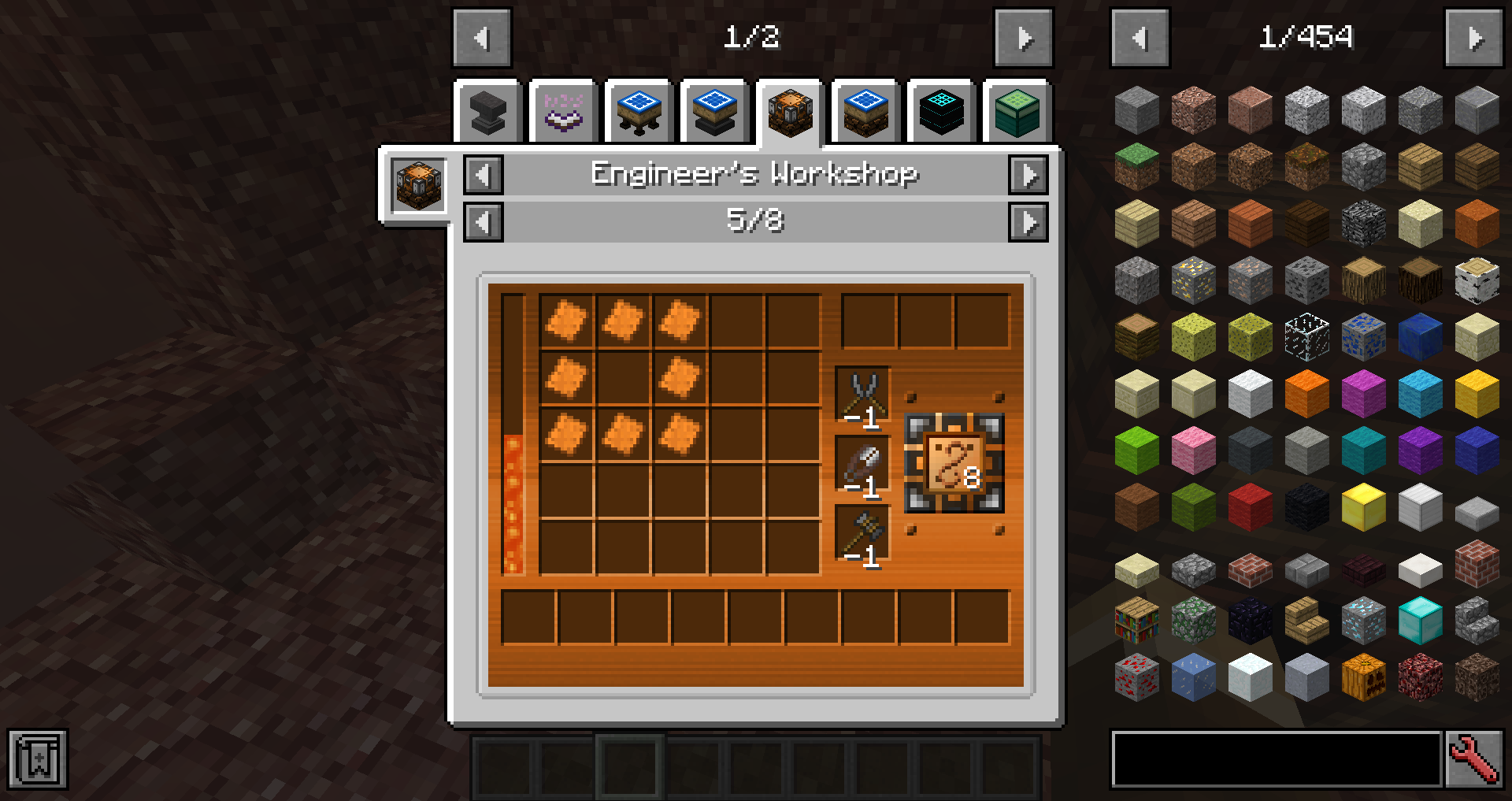Go to next item list page
The image size is (1512, 801).
(x=1474, y=38)
